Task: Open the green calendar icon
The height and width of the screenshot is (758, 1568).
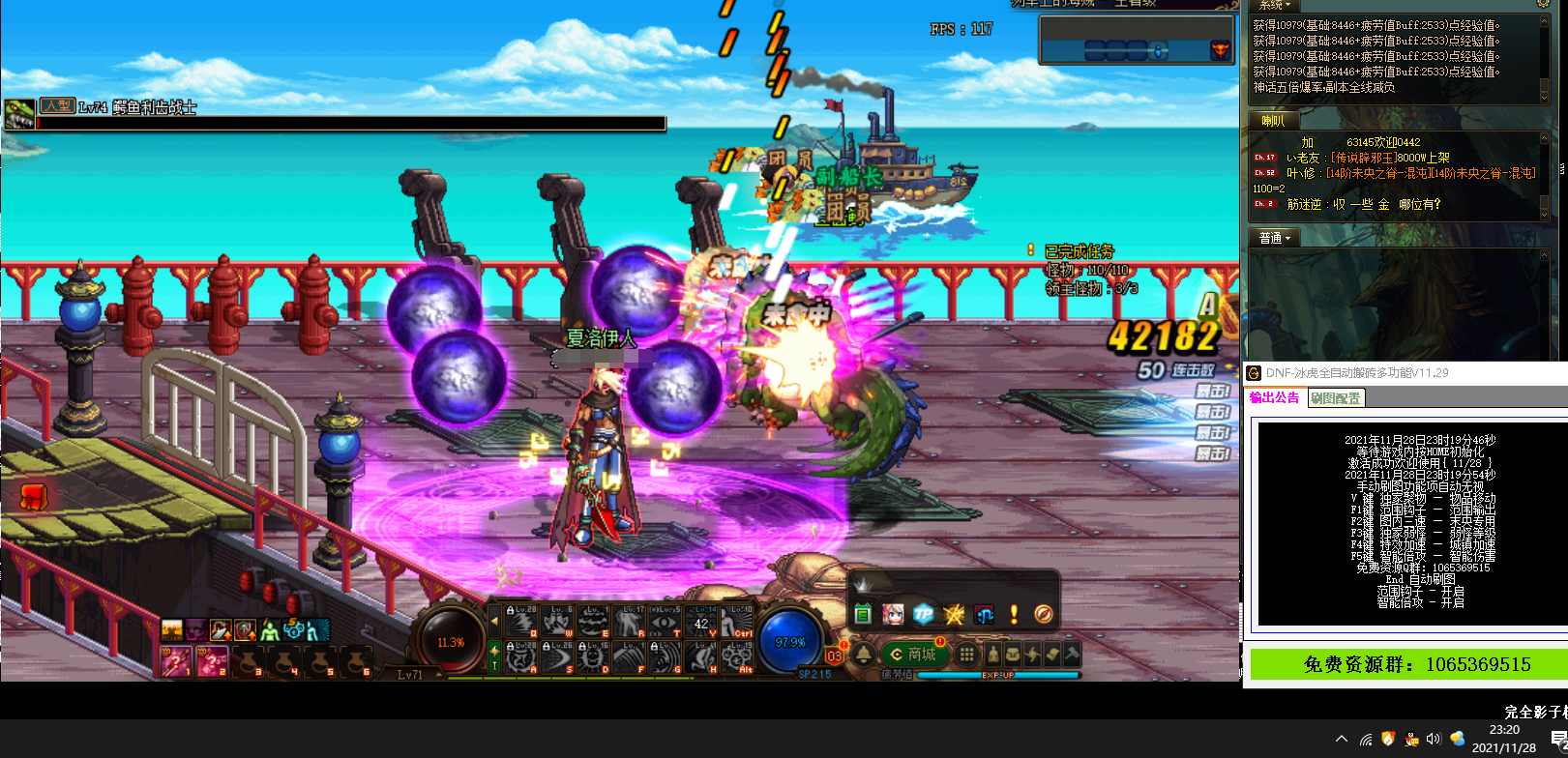Action: click(863, 614)
